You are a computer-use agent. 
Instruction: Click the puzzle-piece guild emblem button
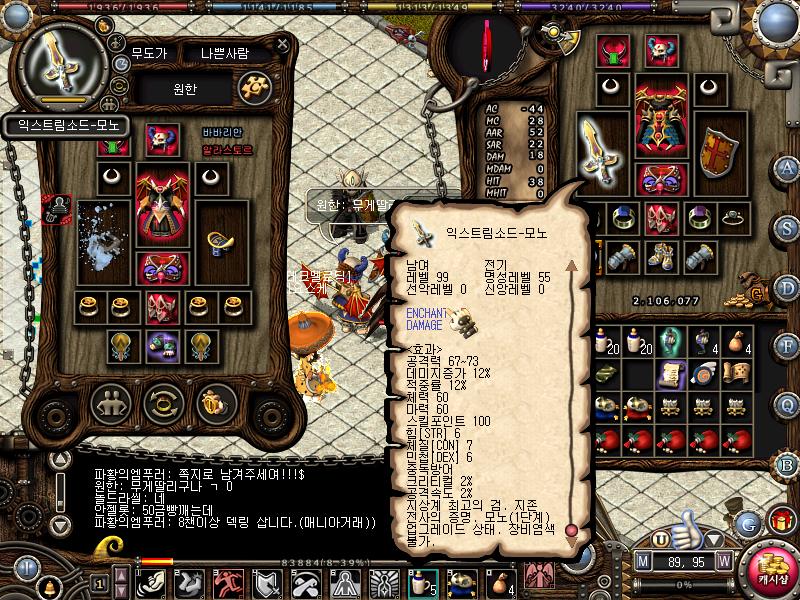click(254, 87)
